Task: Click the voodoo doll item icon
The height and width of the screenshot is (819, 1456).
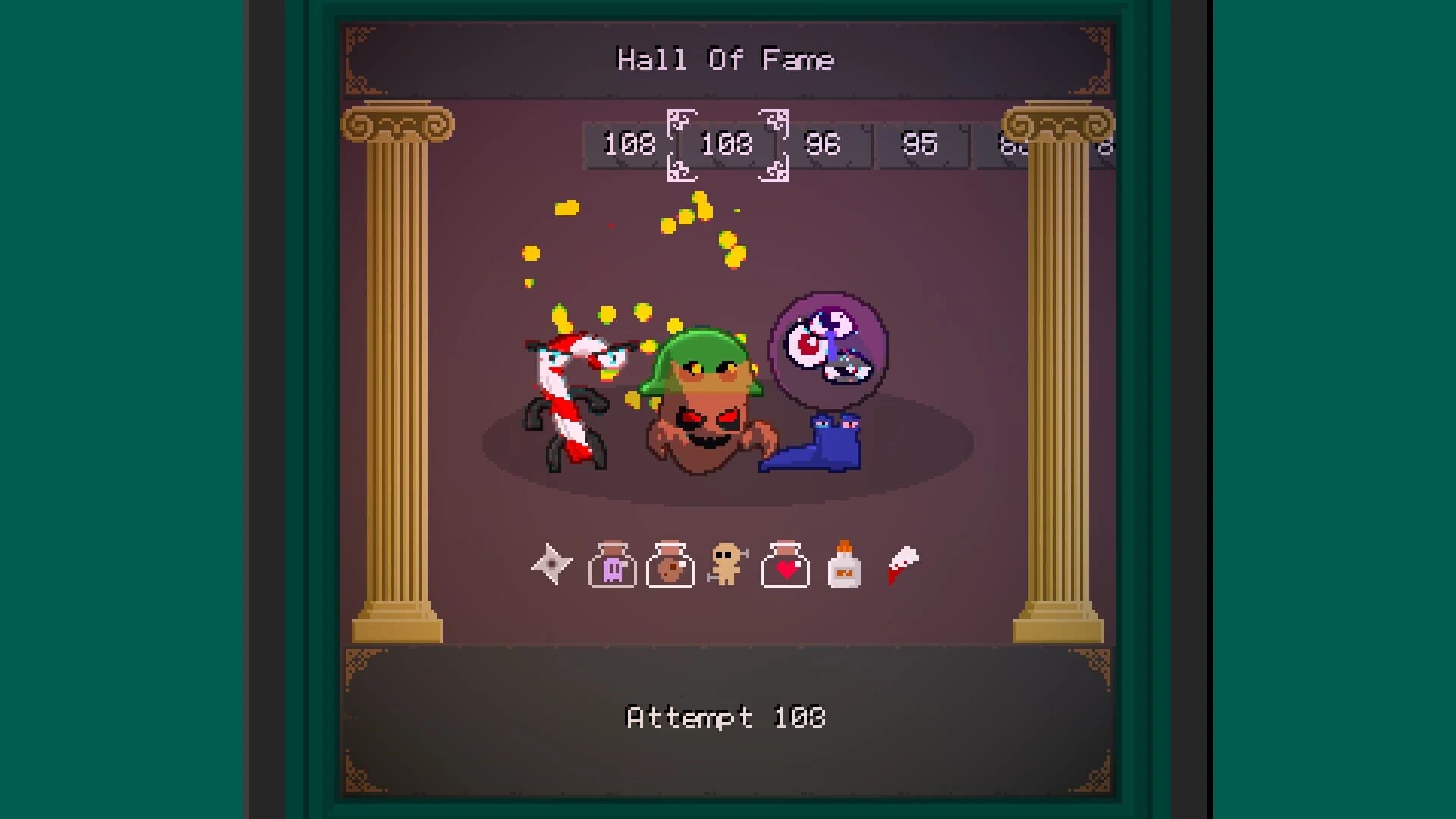Action: click(726, 565)
